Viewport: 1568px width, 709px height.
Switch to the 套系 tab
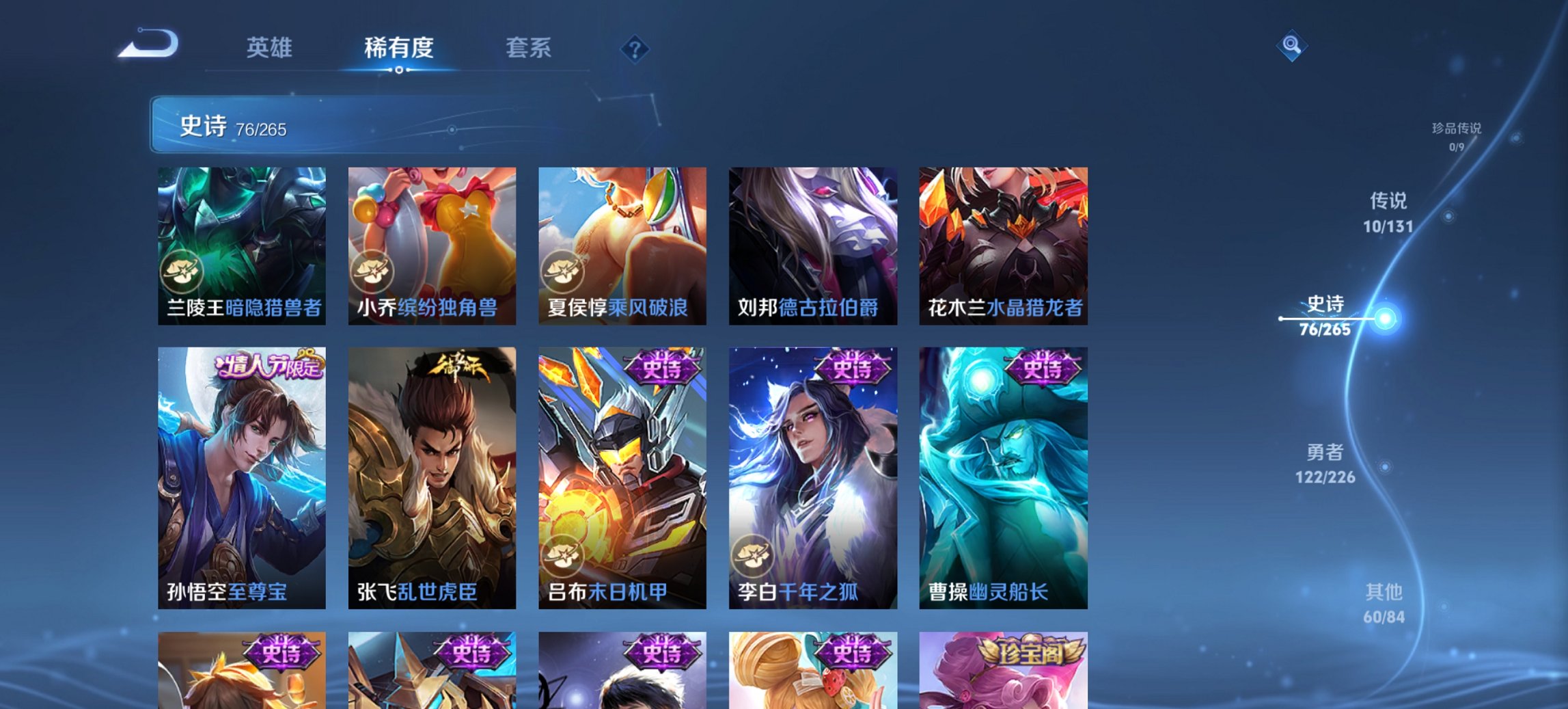(x=529, y=48)
